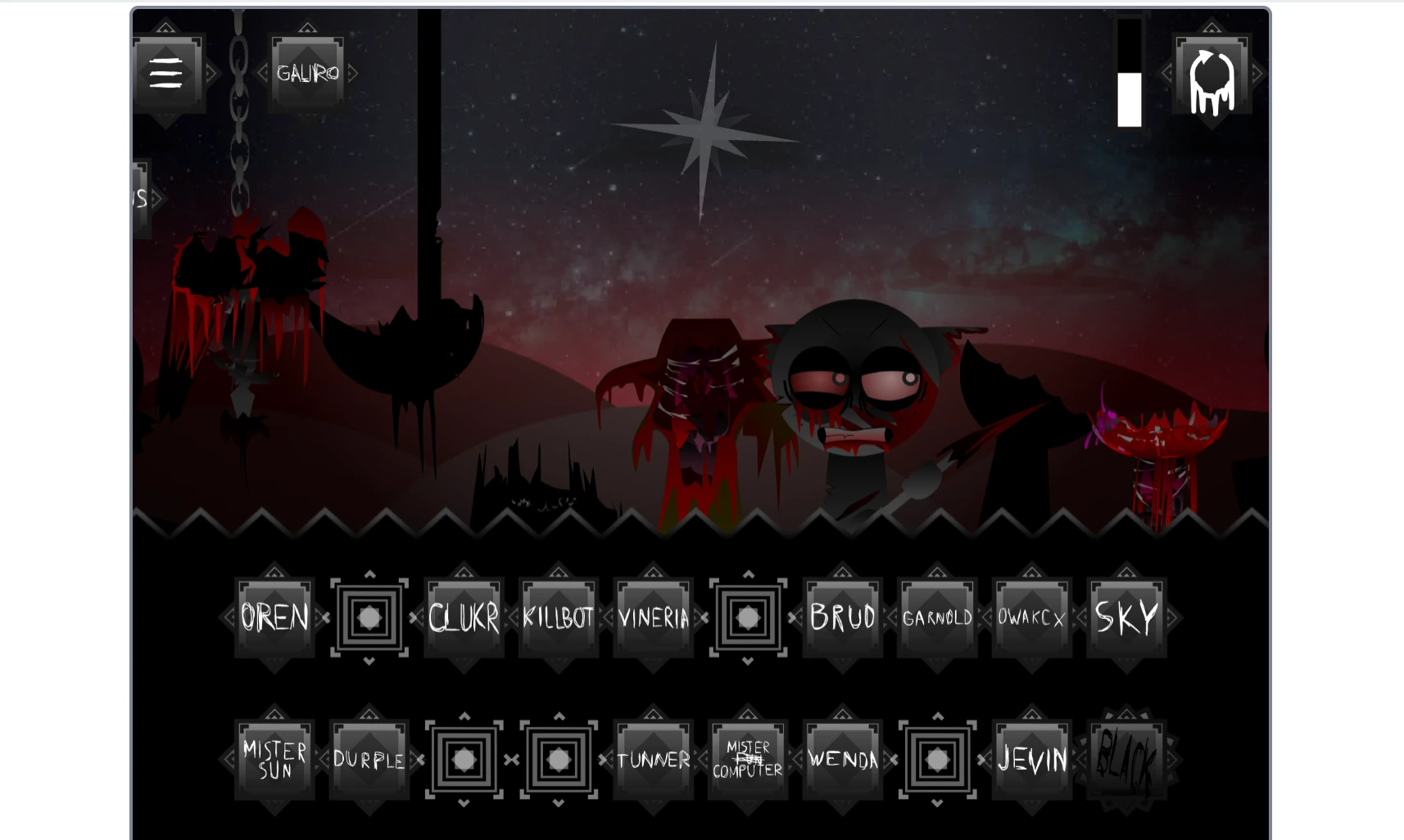Select the OREN character icon
1404x840 pixels.
click(274, 618)
